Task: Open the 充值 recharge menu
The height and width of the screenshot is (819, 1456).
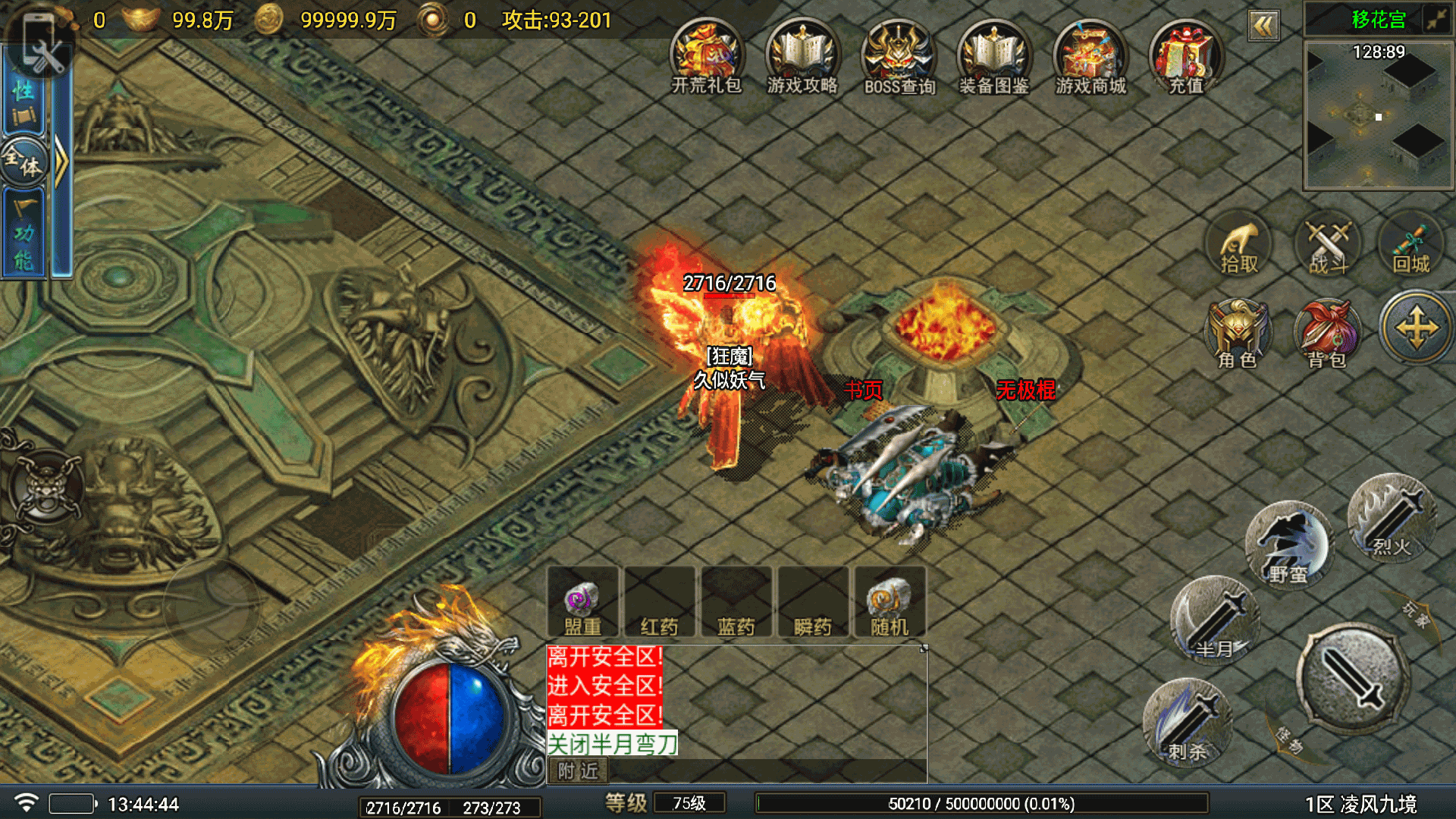Action: (1186, 58)
